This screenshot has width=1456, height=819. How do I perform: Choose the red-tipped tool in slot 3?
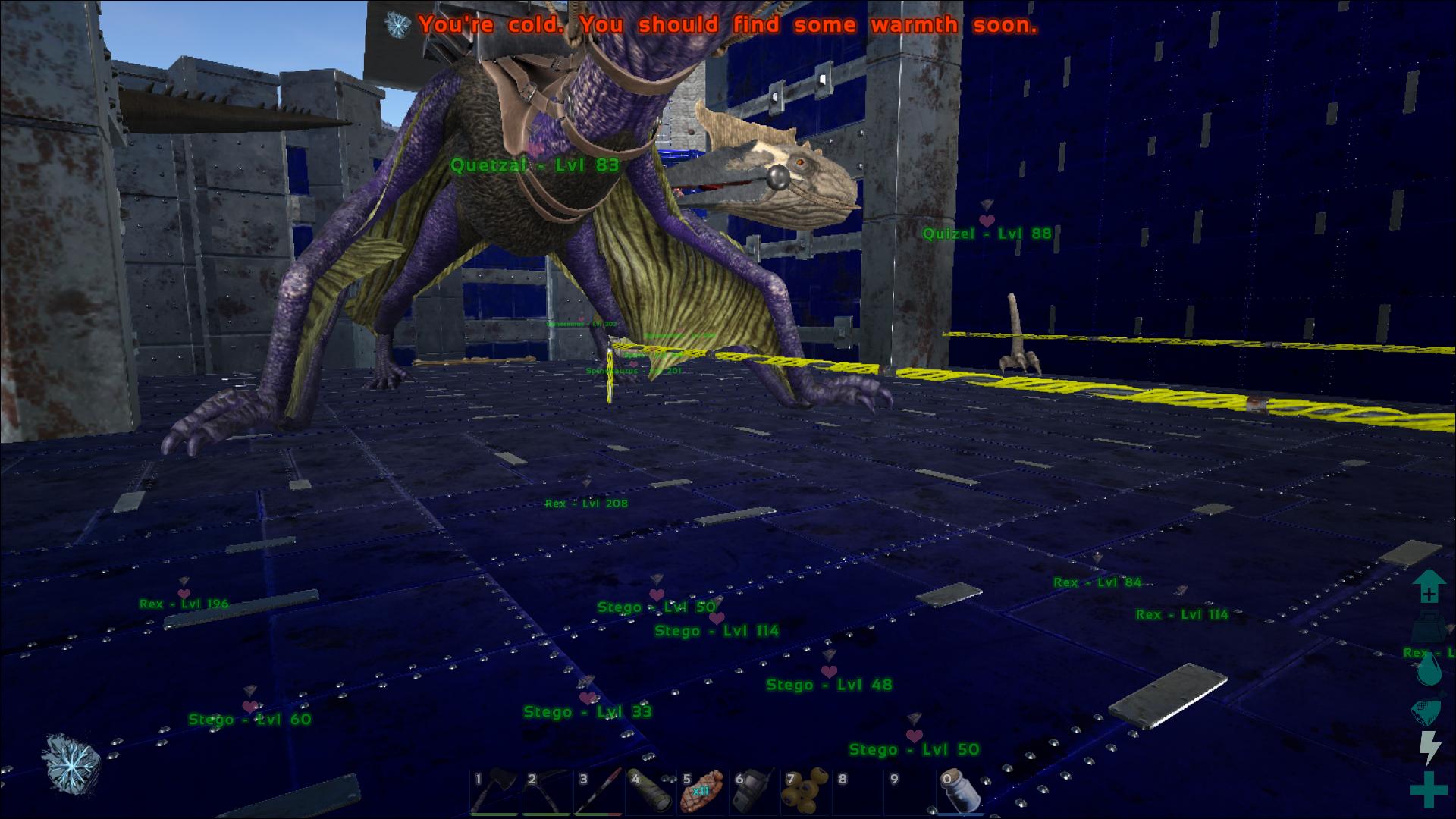point(599,792)
